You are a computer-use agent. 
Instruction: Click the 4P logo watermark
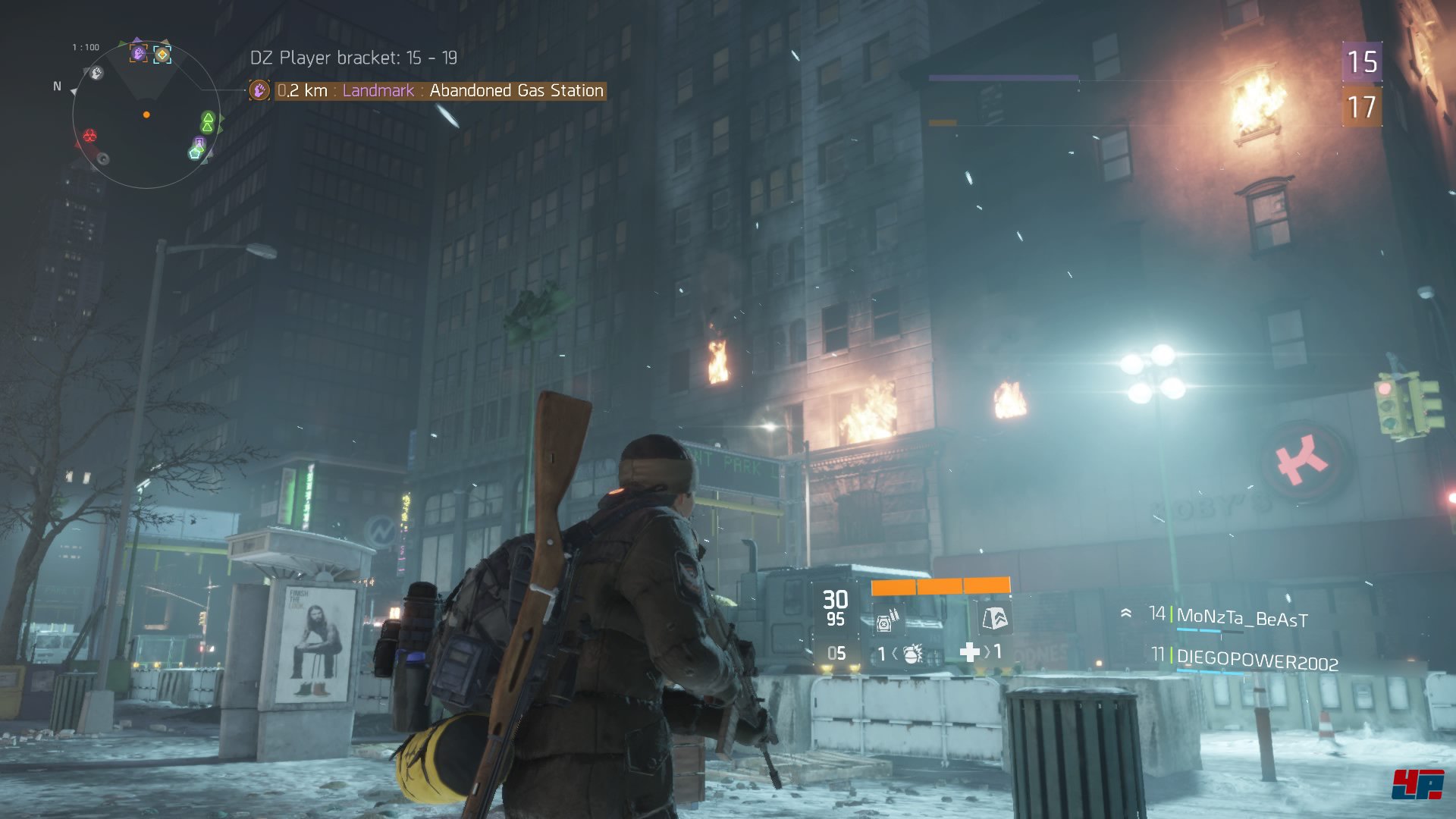coord(1417,785)
